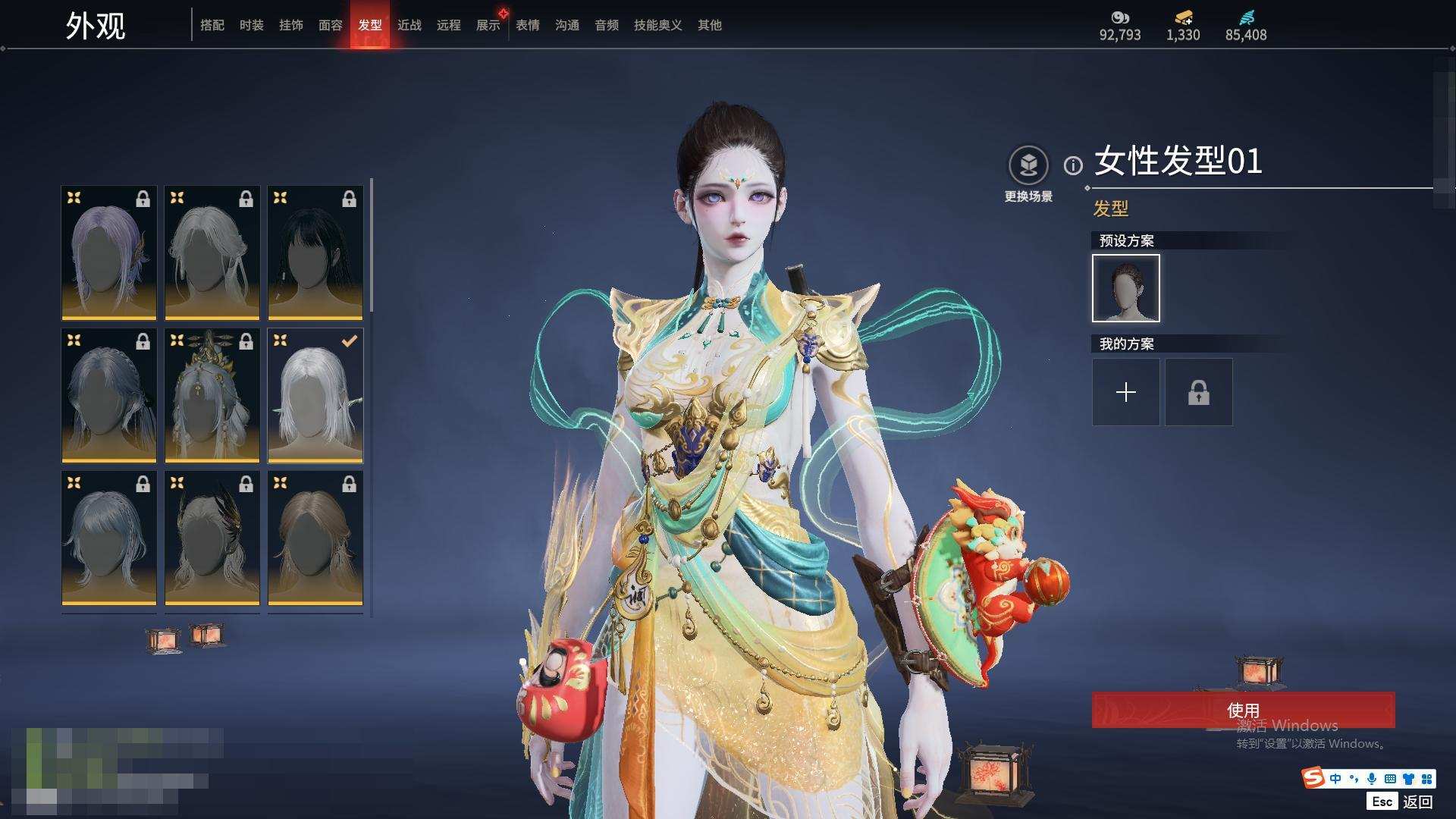This screenshot has height=819, width=1456.
Task: Switch to the 技能奥义 tab
Action: pyautogui.click(x=658, y=25)
